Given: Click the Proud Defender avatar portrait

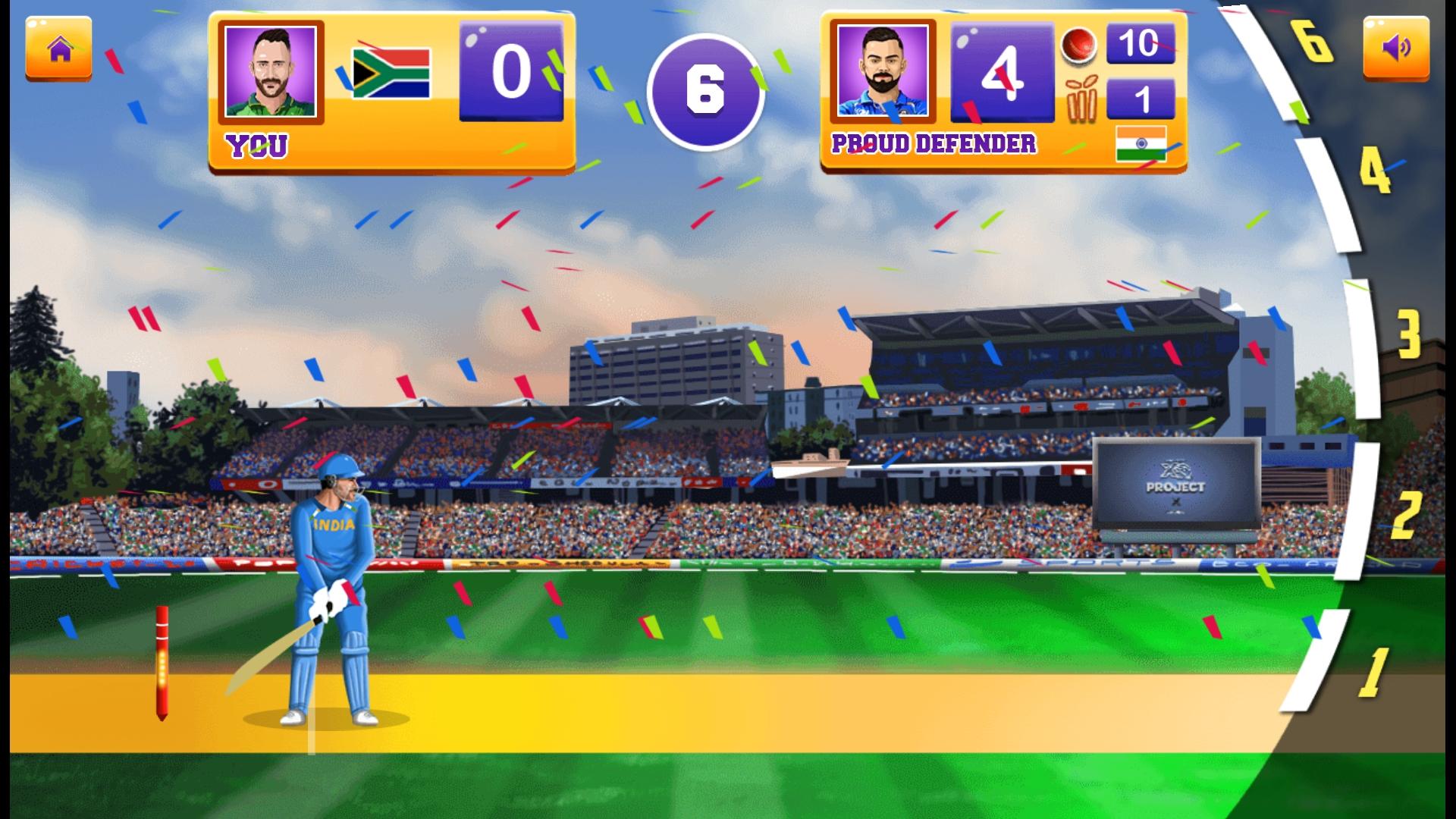Looking at the screenshot, I should click(x=884, y=72).
